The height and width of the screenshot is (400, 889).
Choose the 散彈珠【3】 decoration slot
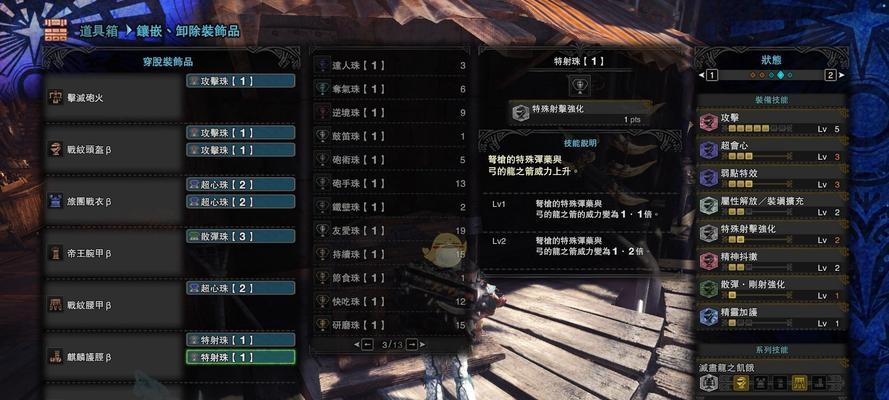240,236
